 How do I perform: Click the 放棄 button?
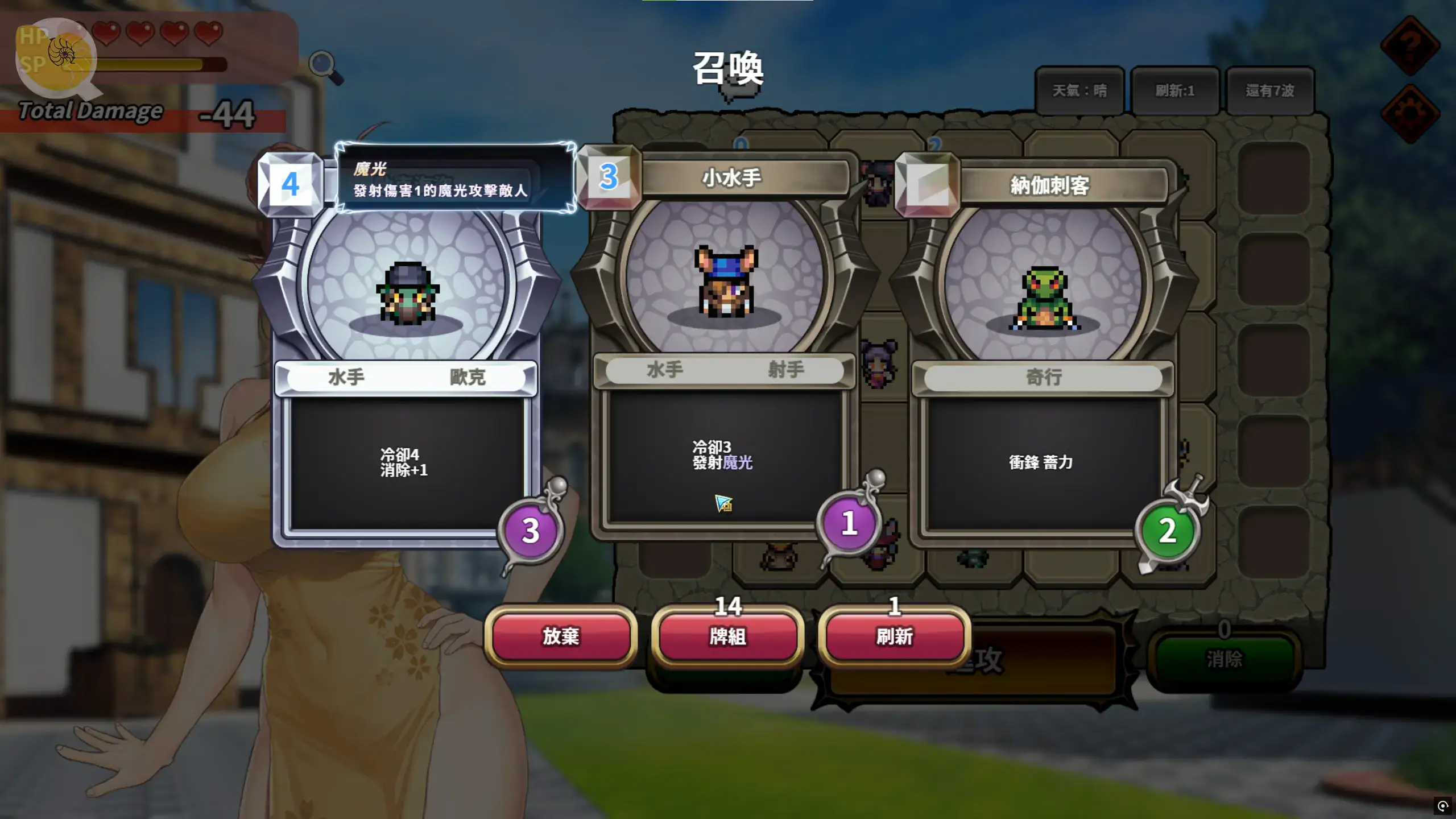(560, 636)
